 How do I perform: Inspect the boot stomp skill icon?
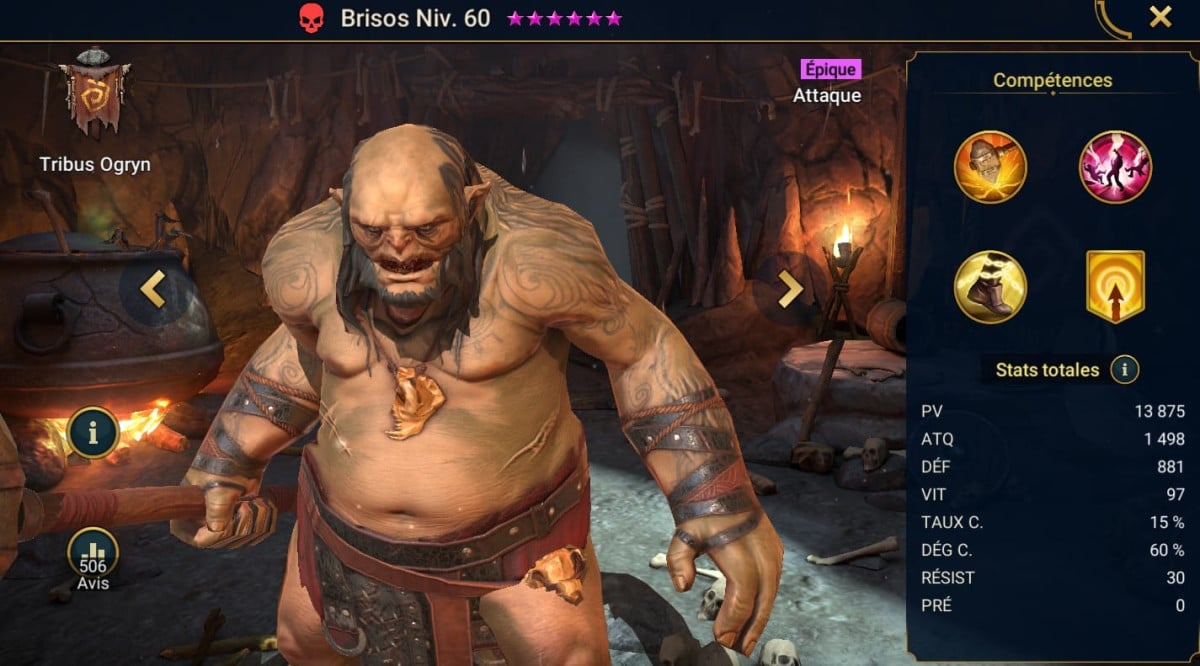point(990,287)
